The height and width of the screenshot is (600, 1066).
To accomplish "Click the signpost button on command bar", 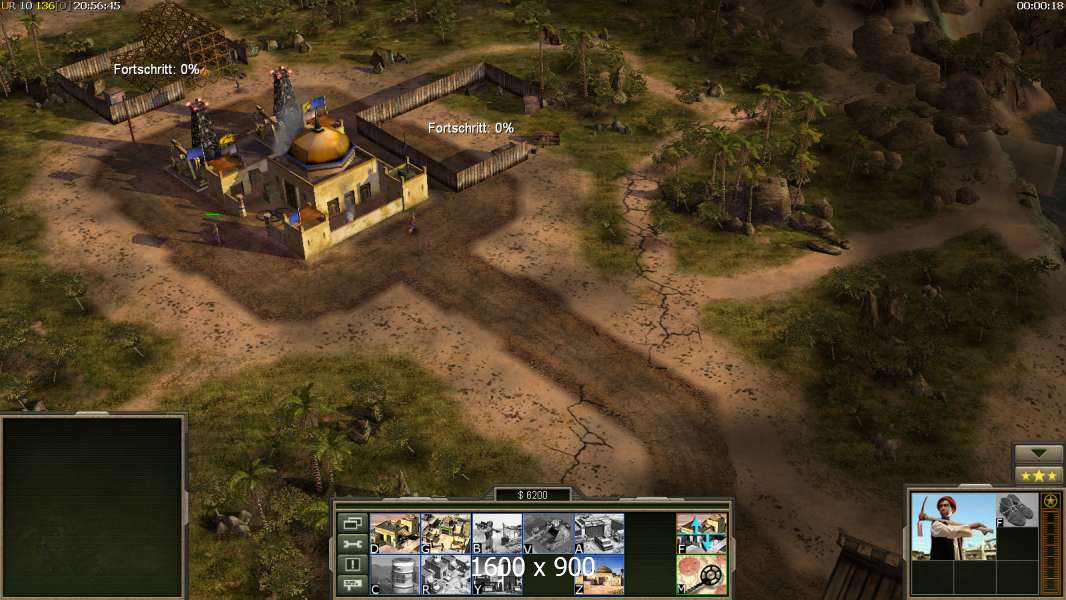I will [x=352, y=586].
